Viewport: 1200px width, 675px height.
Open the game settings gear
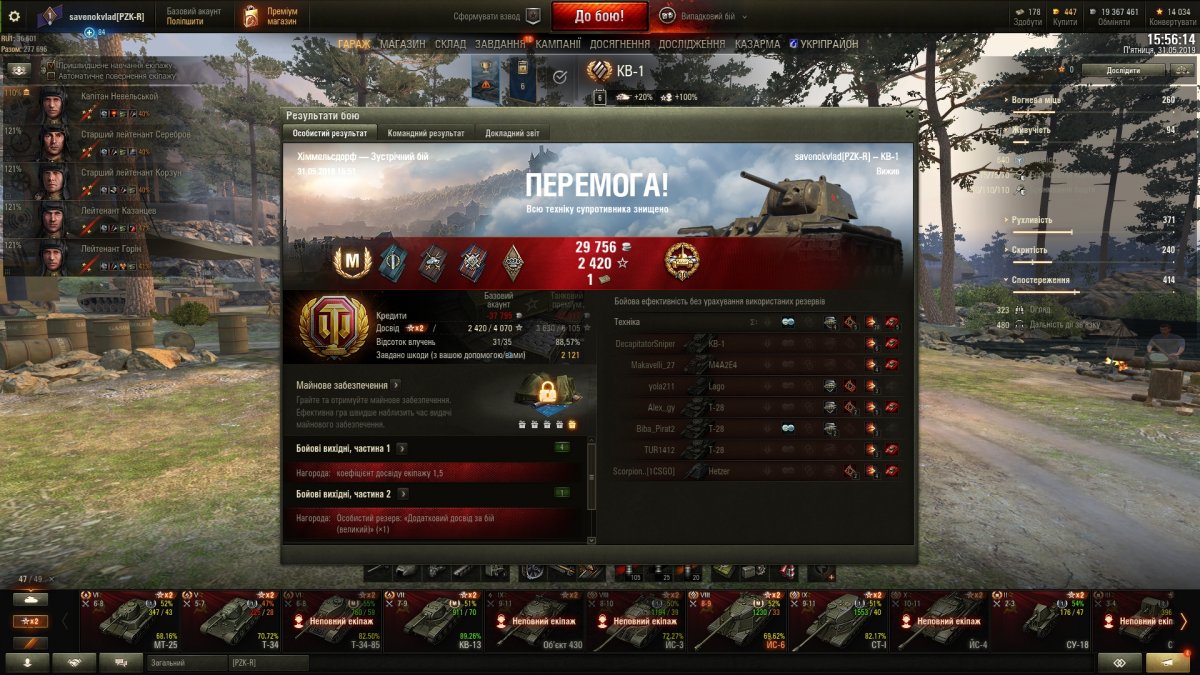click(14, 16)
